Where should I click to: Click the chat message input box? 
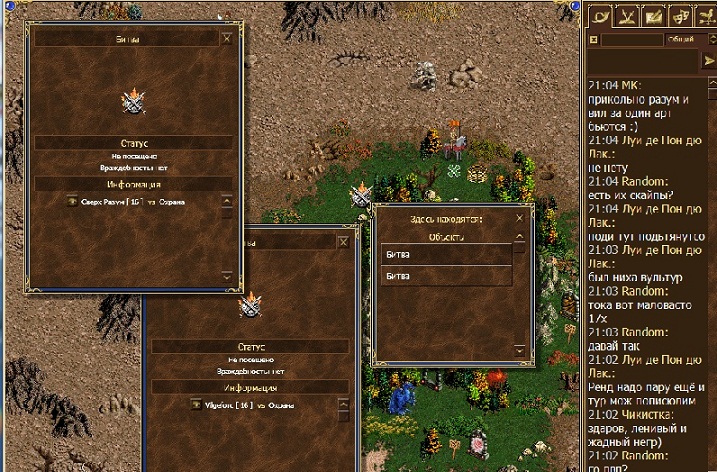(643, 61)
